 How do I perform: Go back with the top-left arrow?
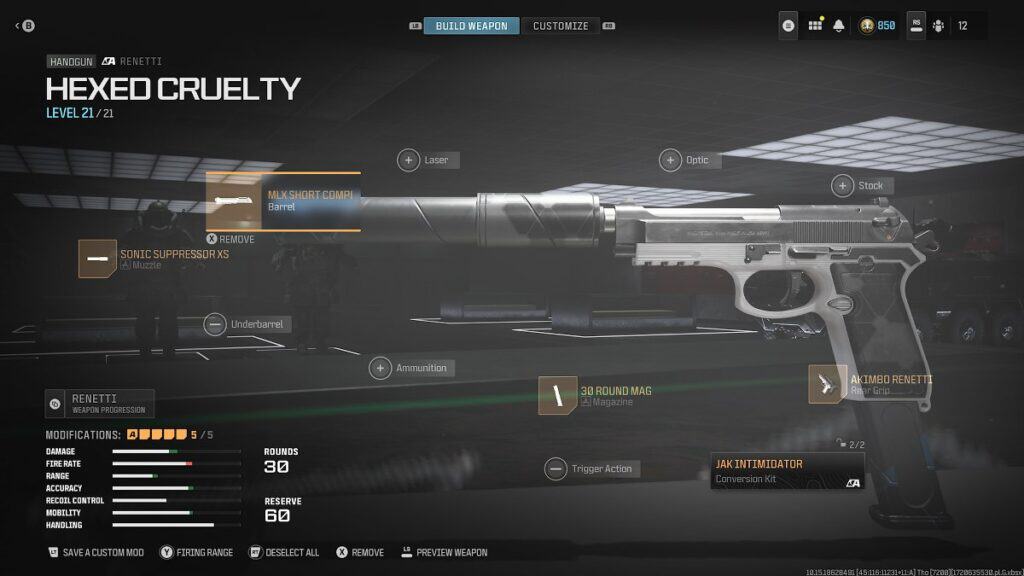[x=18, y=26]
